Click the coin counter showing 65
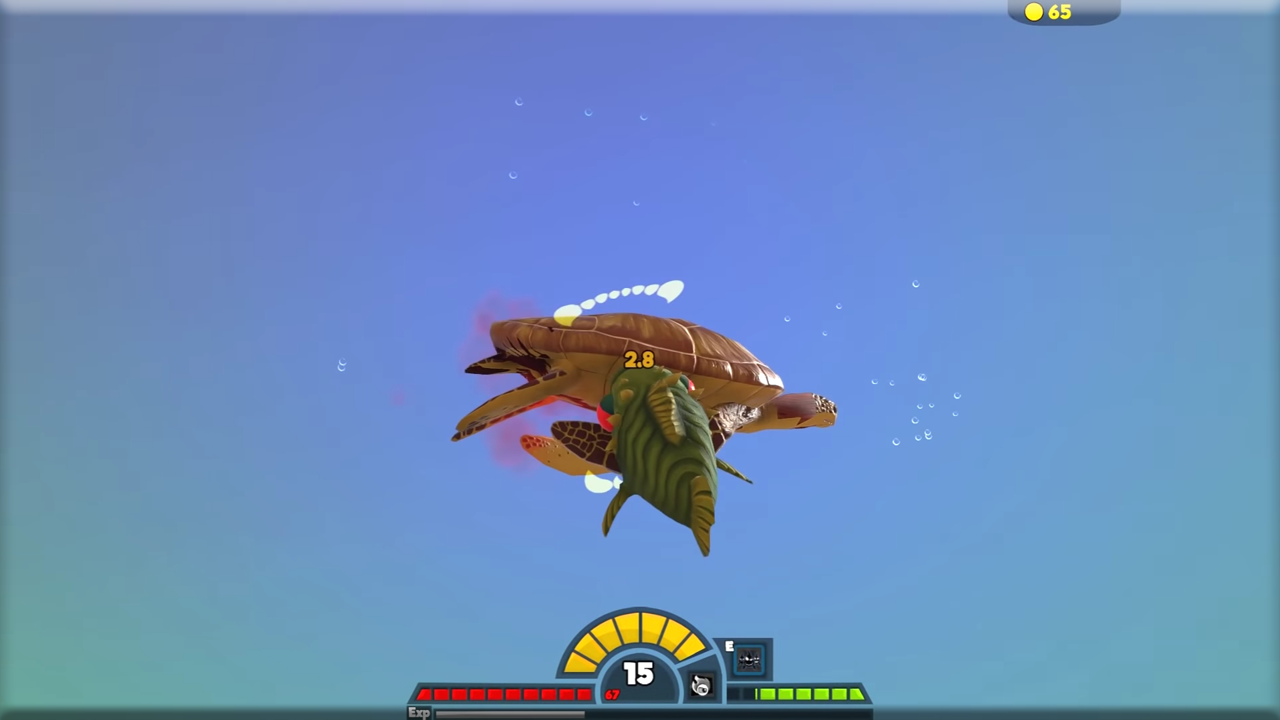 coord(1059,12)
